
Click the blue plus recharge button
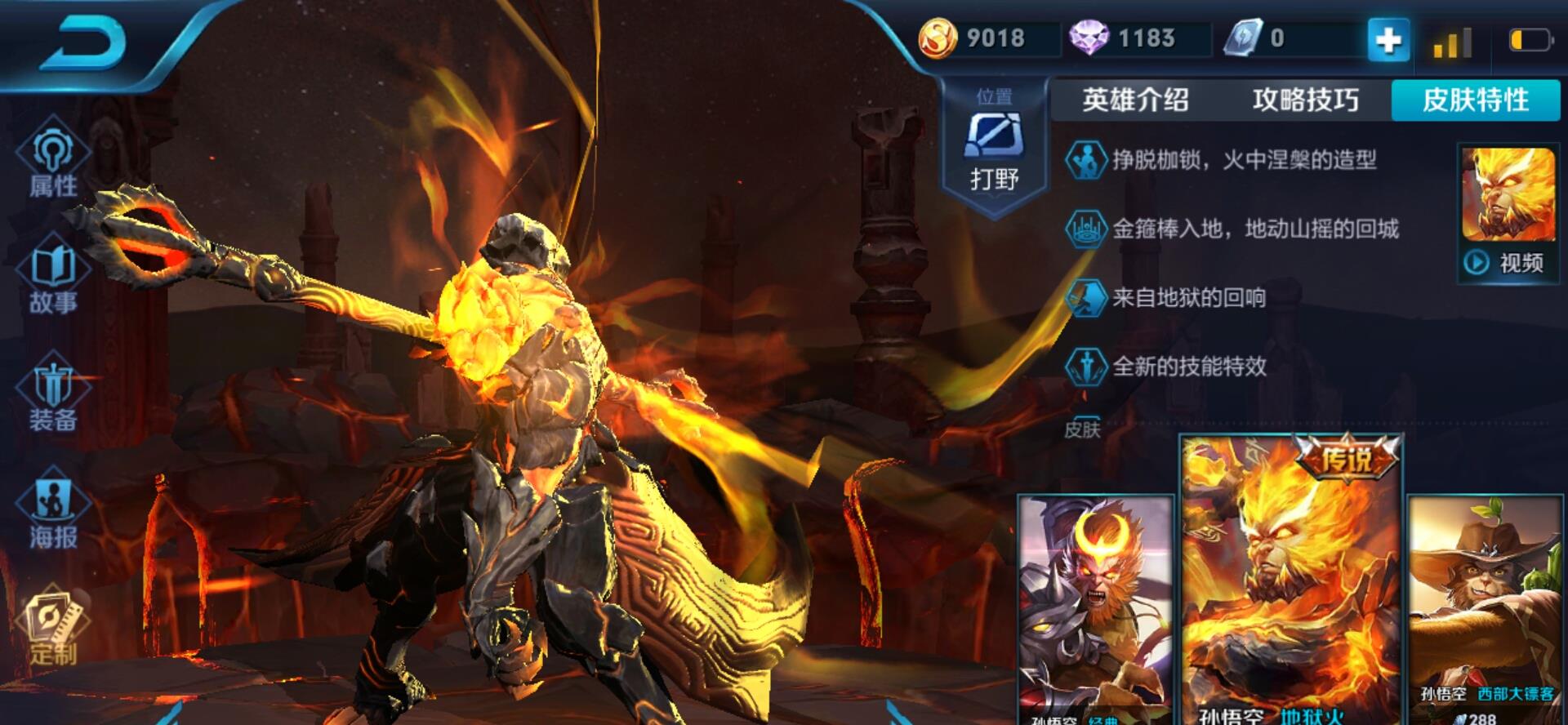pyautogui.click(x=1388, y=39)
